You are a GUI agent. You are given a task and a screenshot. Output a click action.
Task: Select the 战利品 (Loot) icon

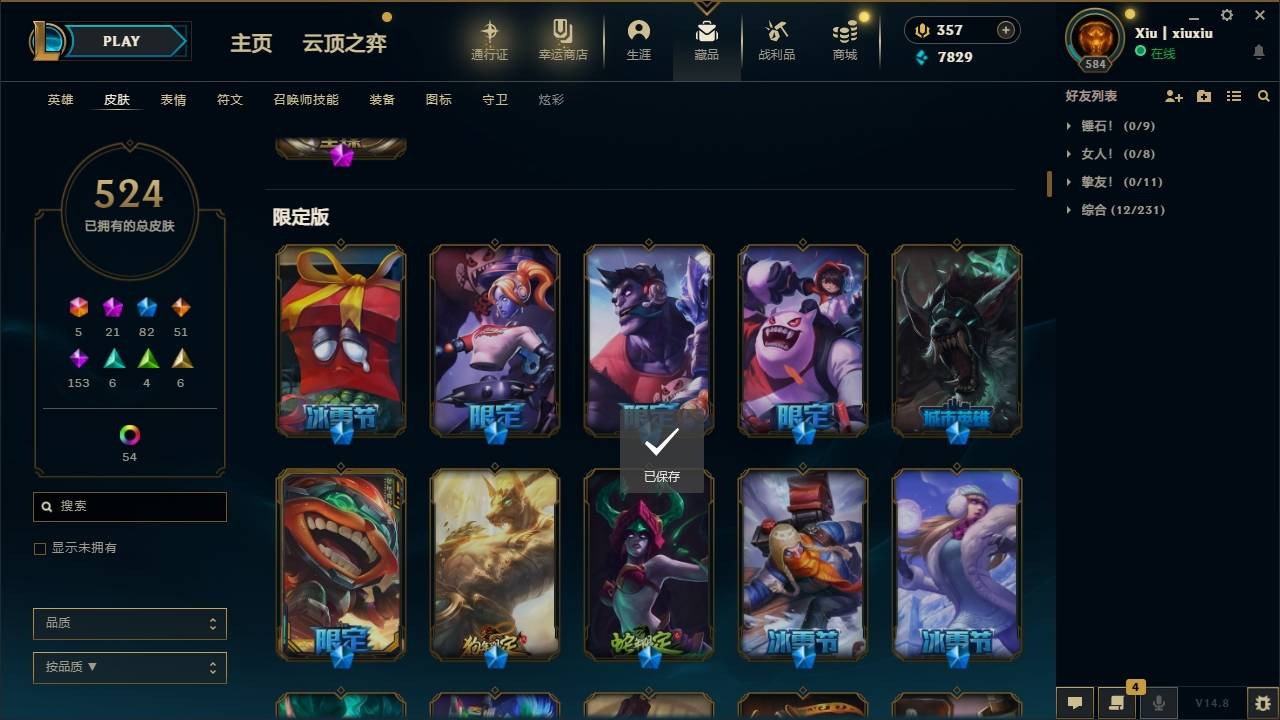[777, 40]
